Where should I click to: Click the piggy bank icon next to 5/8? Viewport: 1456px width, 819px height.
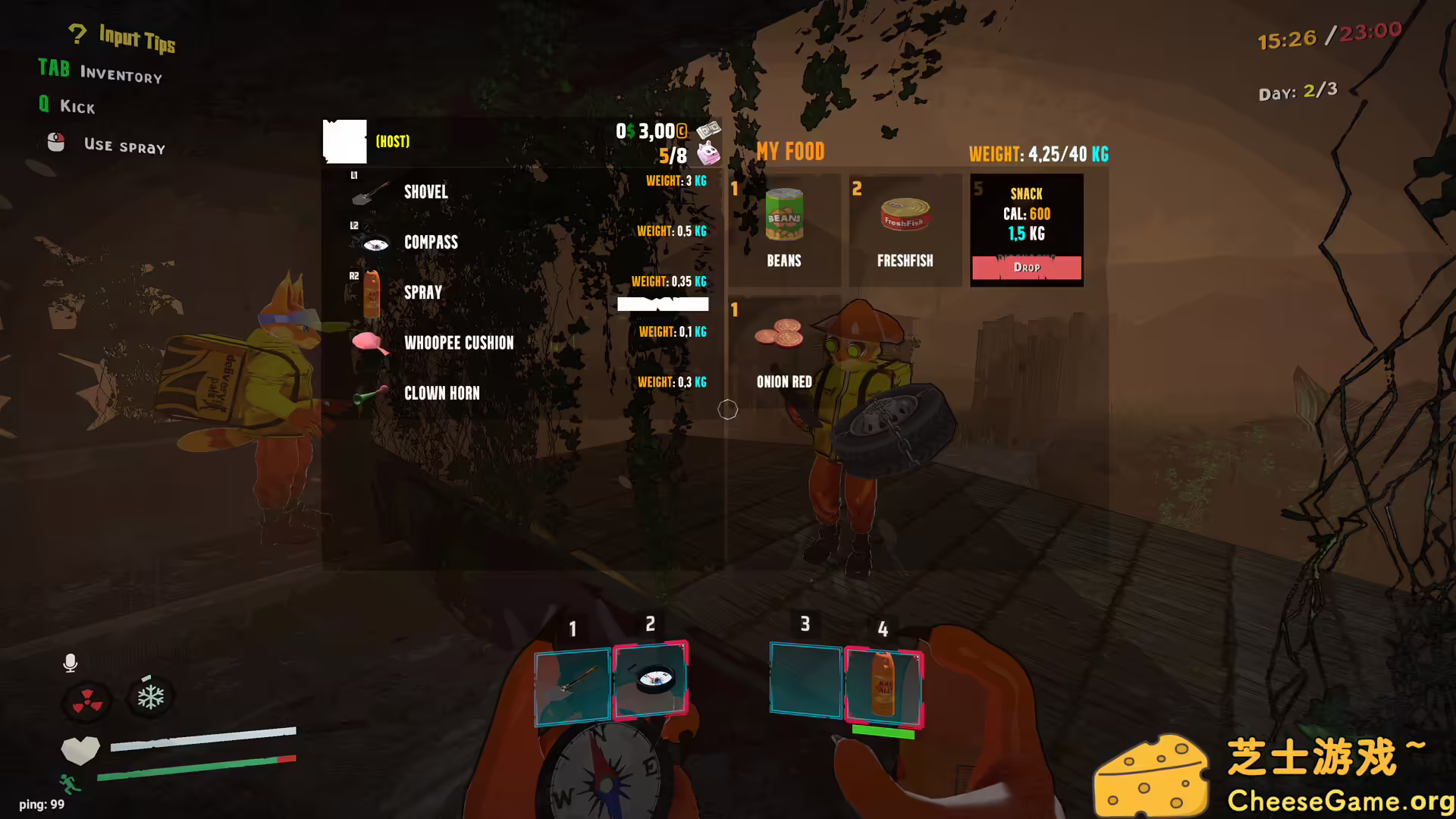point(708,153)
